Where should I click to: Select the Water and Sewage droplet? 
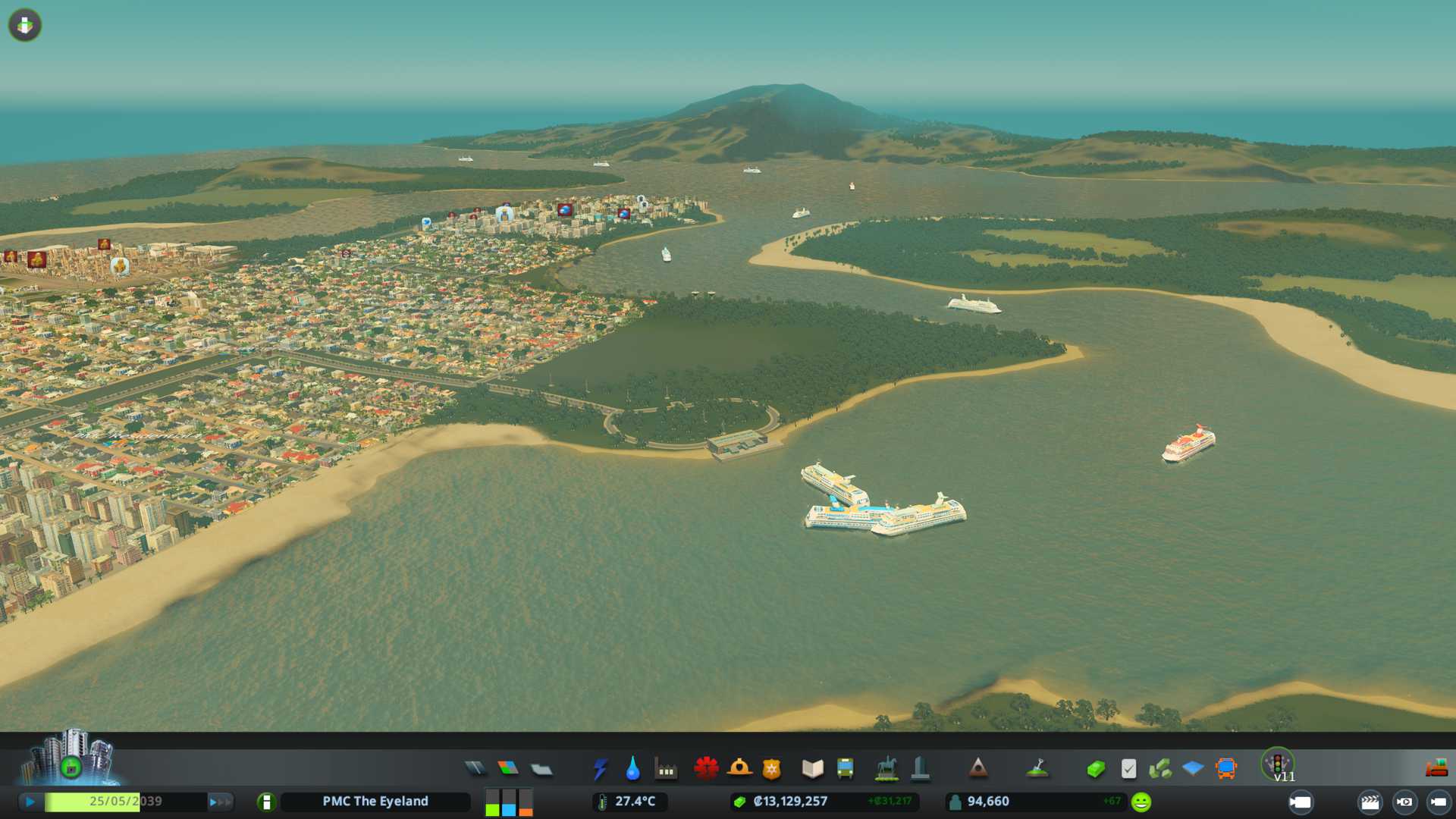point(632,769)
